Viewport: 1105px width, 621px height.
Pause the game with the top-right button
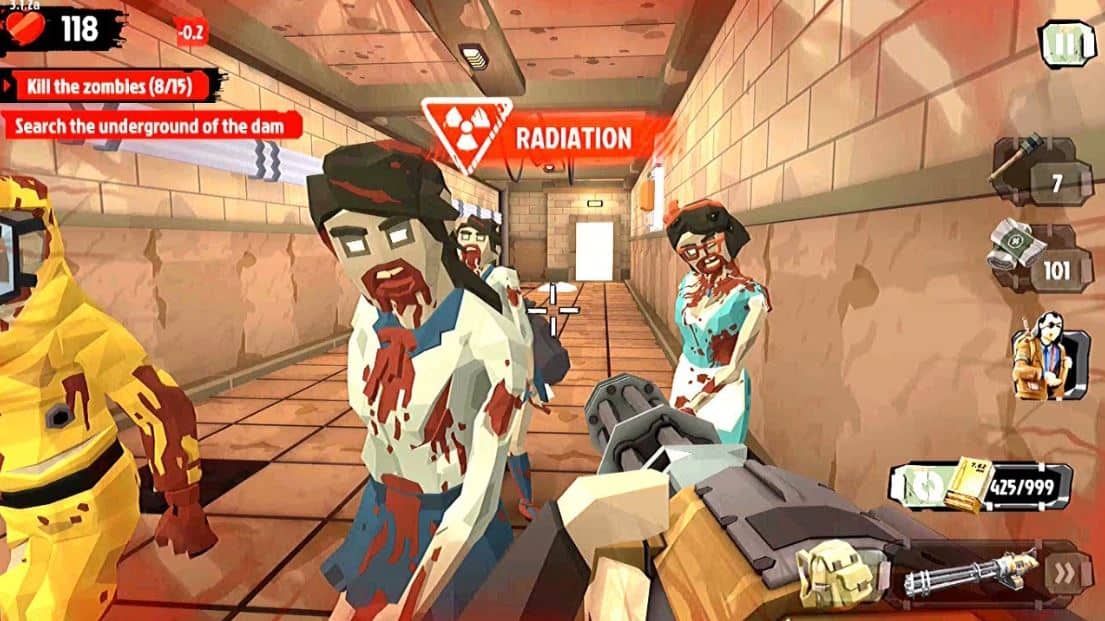pos(1068,45)
